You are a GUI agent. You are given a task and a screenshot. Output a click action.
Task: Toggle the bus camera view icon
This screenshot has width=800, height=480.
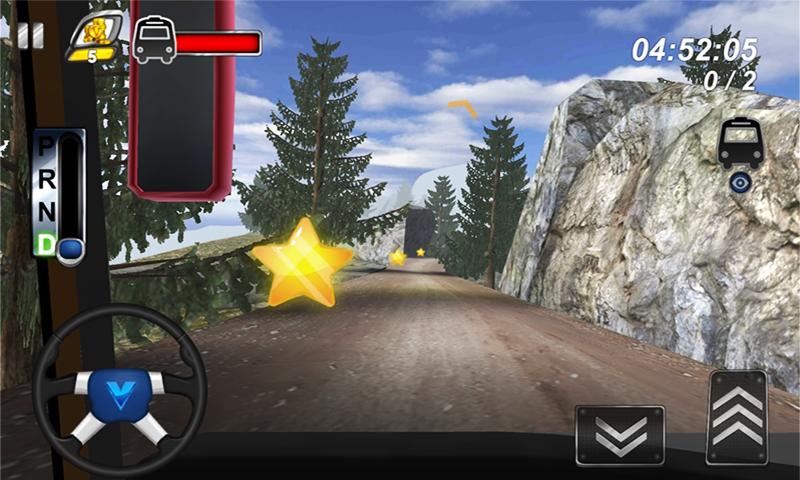tap(741, 155)
